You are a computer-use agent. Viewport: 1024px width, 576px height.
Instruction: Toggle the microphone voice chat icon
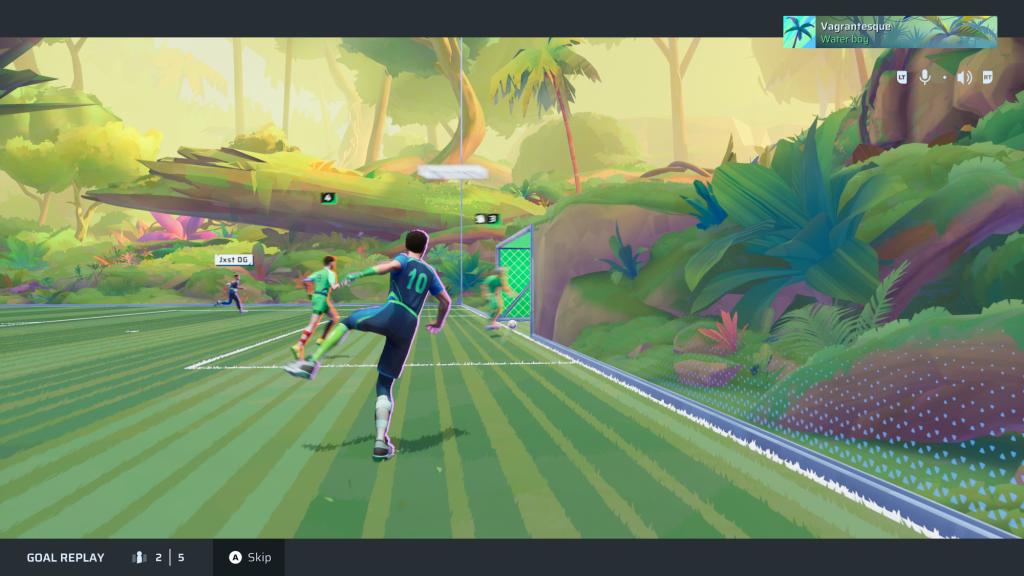[x=925, y=77]
